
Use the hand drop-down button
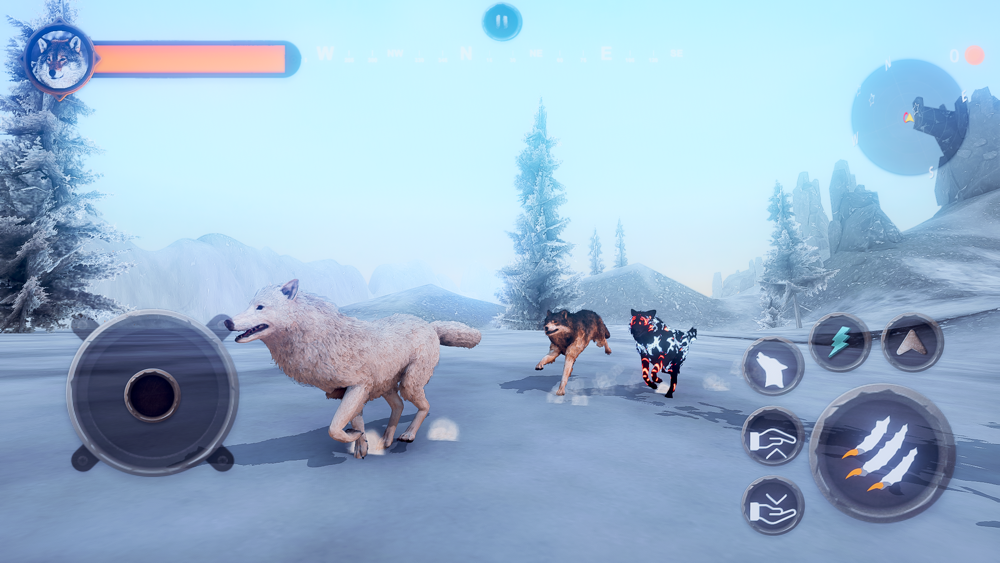tap(773, 505)
